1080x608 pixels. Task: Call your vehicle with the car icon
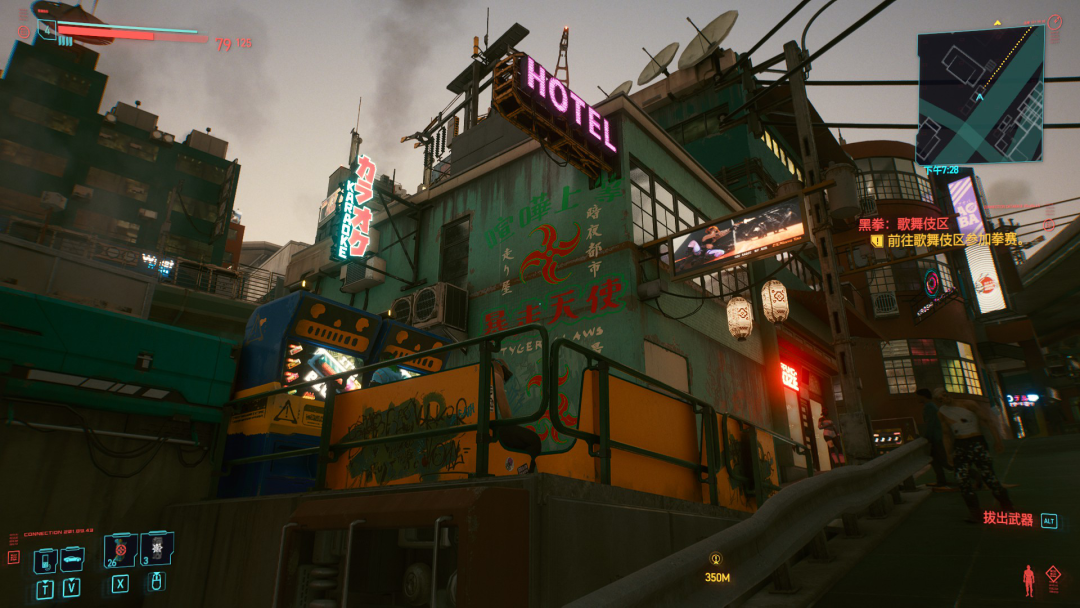click(72, 559)
